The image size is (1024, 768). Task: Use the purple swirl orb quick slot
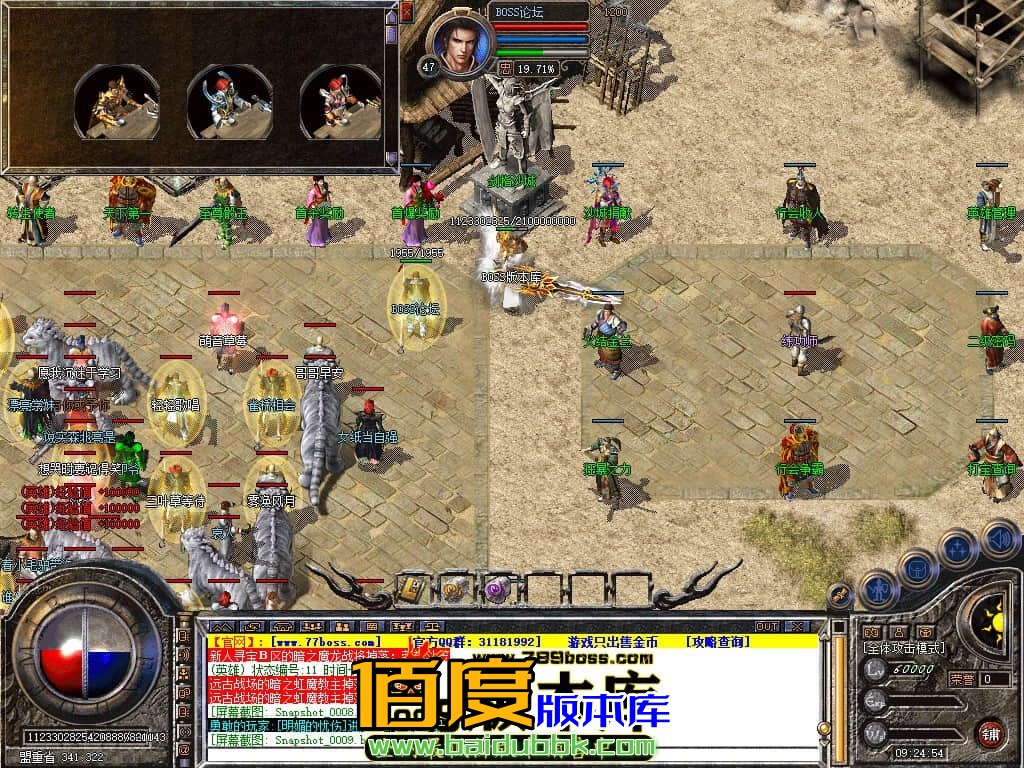(x=497, y=589)
